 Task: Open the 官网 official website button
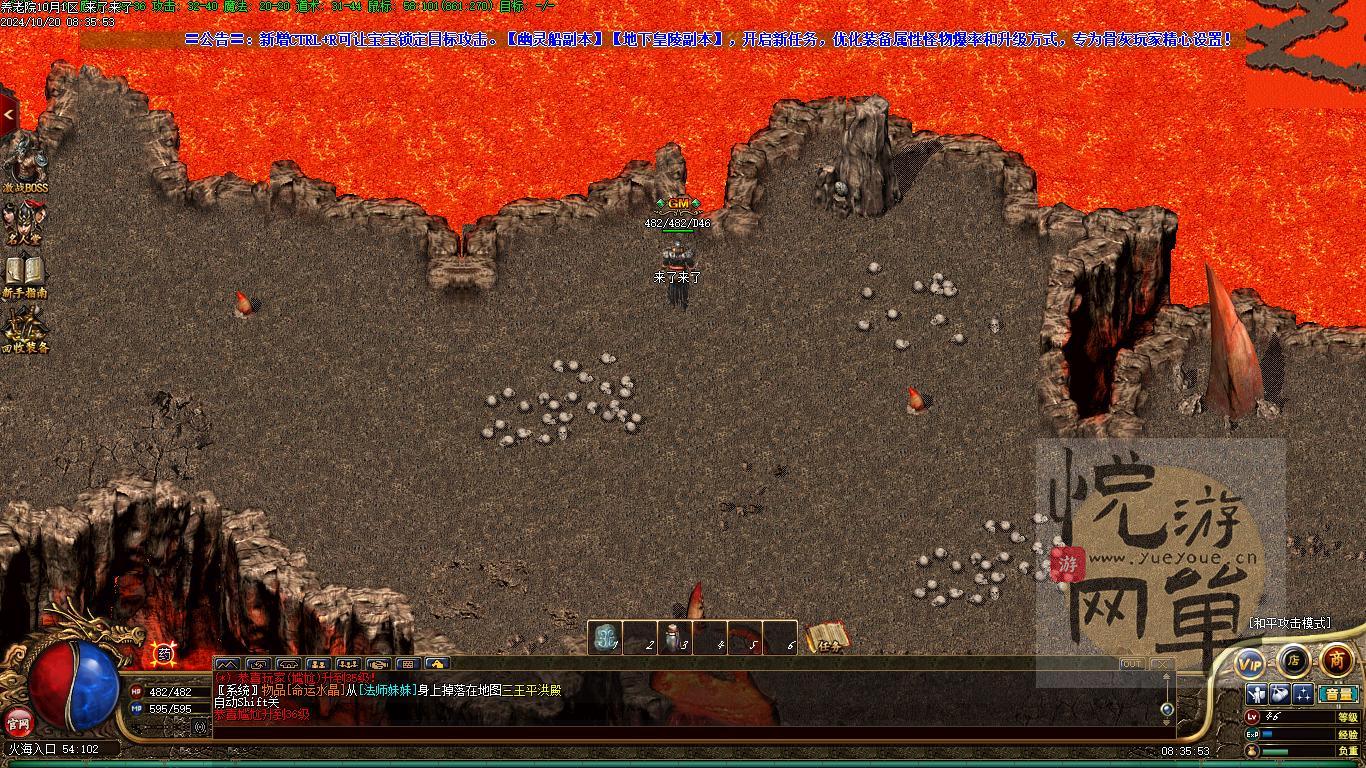point(18,720)
